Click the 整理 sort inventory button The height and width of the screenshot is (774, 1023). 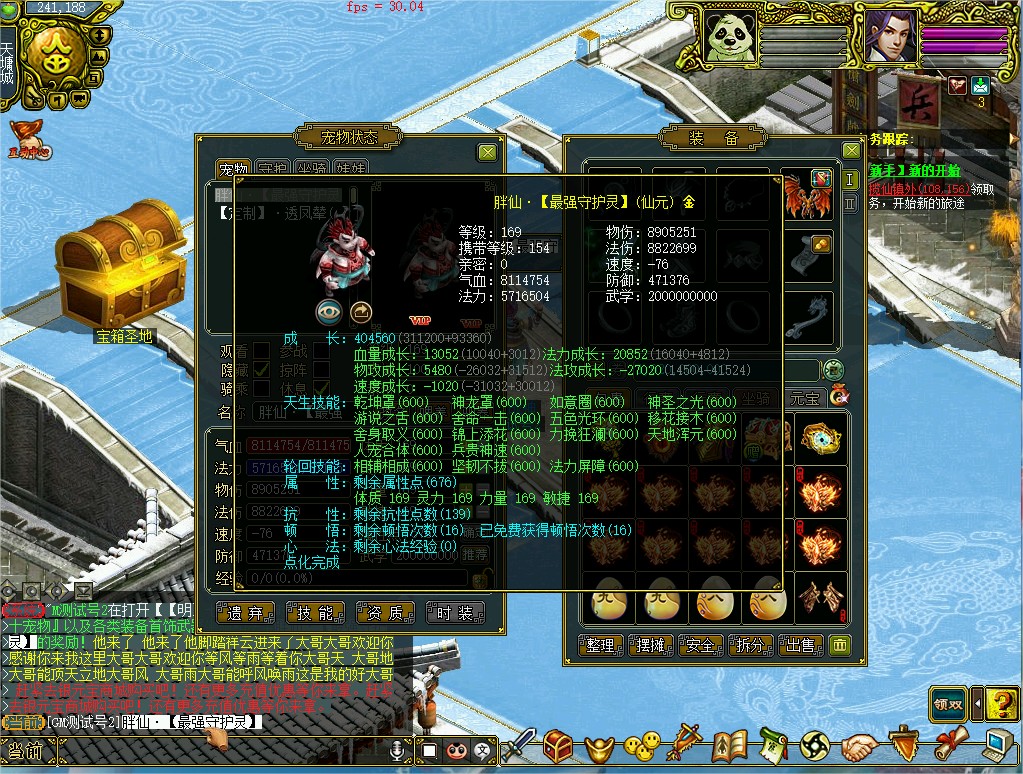[x=600, y=645]
